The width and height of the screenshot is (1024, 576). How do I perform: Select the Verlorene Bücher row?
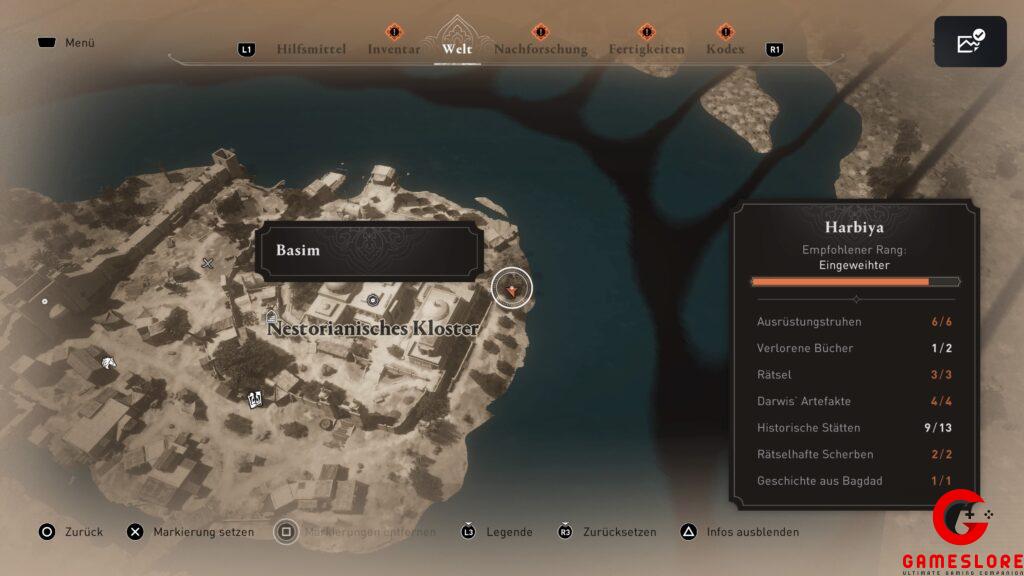(x=855, y=348)
